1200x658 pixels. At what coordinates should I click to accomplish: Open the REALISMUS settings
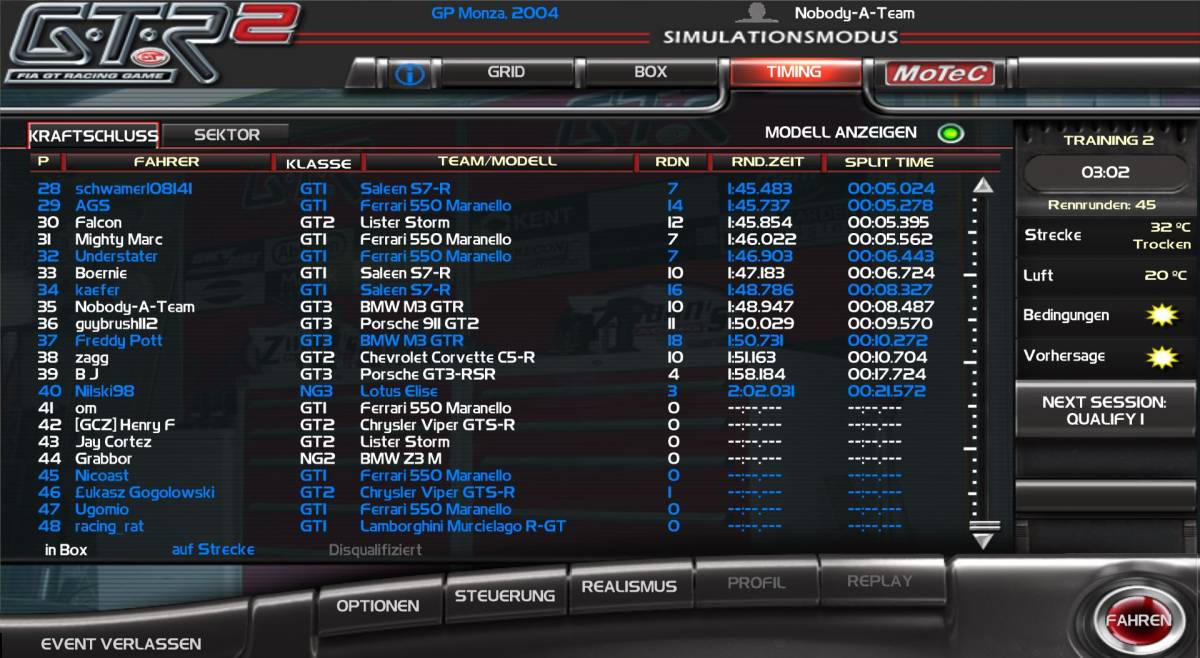(629, 587)
